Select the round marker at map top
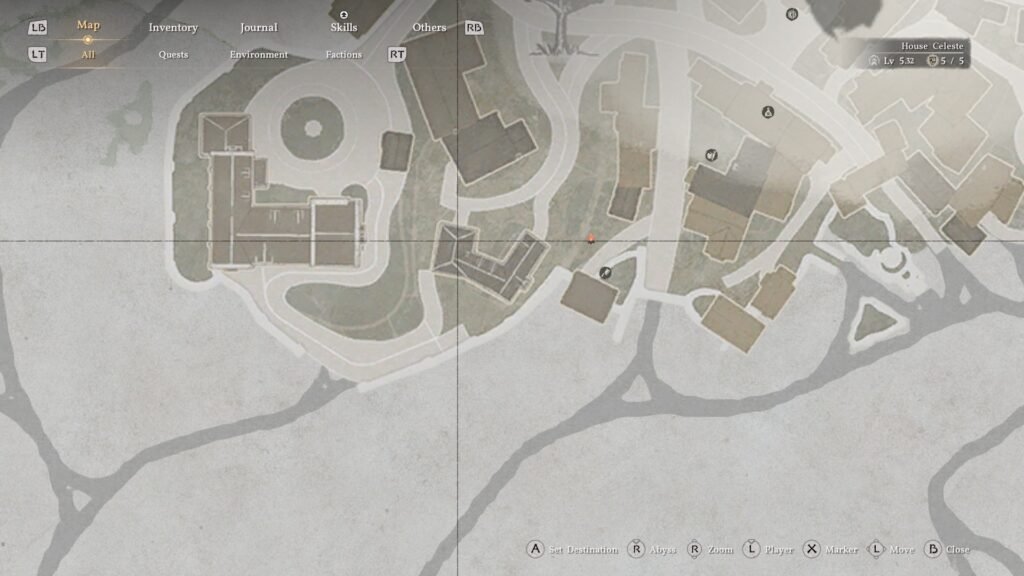 click(792, 14)
